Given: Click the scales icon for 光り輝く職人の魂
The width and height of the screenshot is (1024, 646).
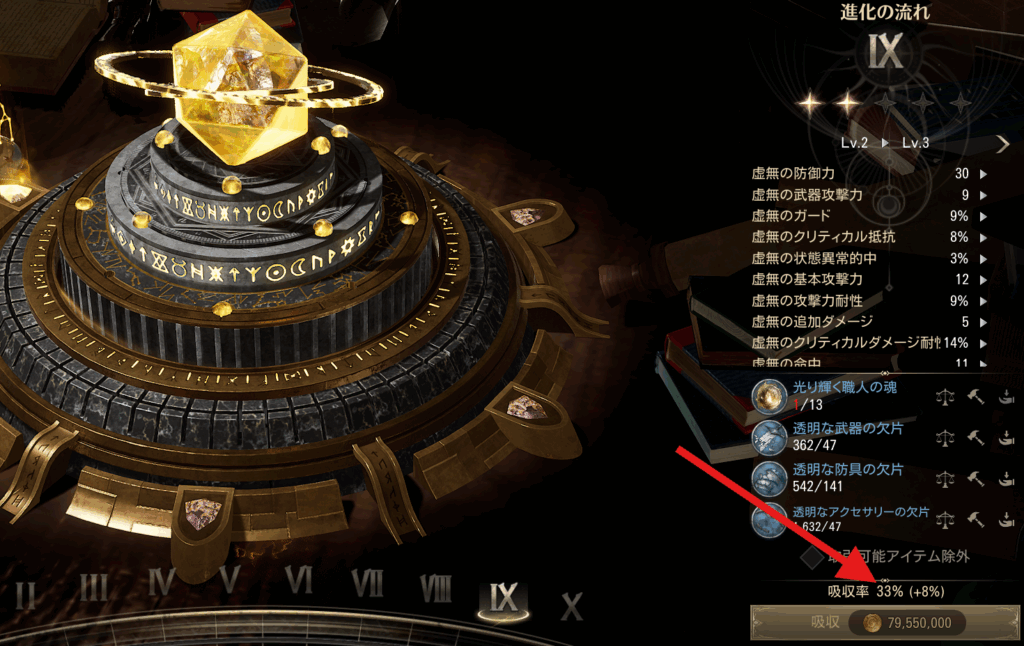Looking at the screenshot, I should coord(944,397).
